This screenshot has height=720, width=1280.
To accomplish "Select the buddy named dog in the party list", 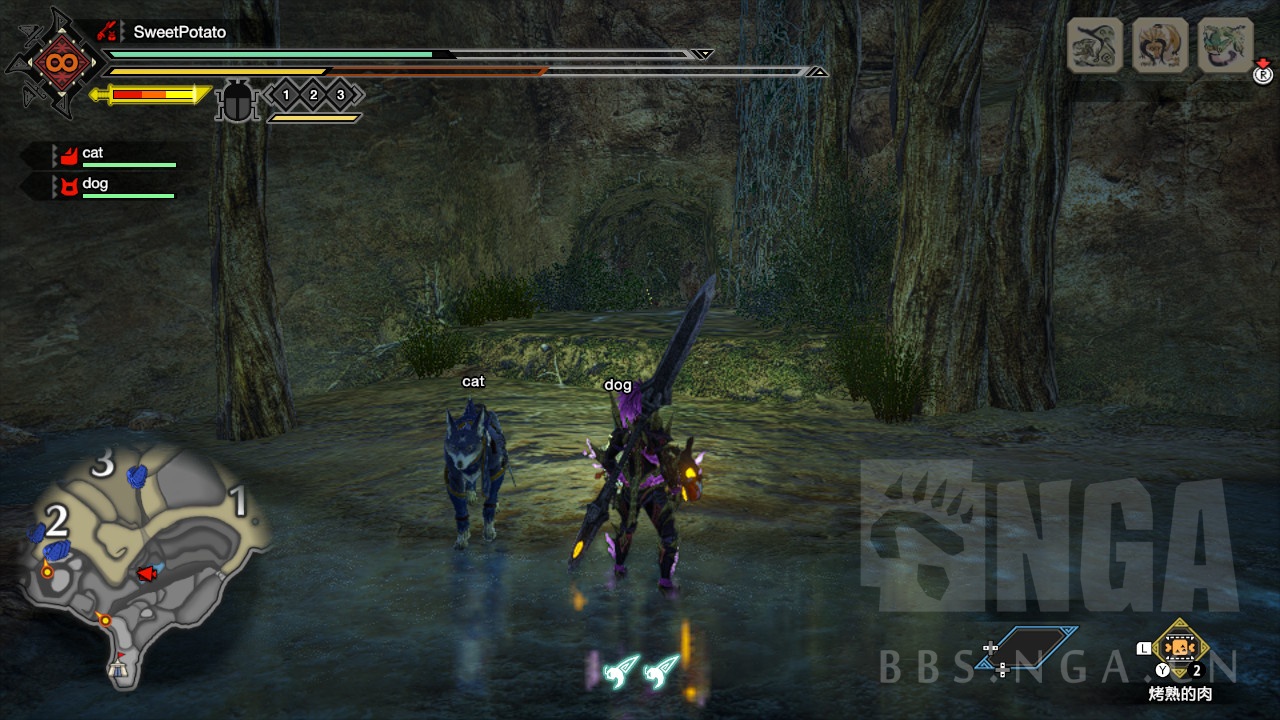I will 95,184.
